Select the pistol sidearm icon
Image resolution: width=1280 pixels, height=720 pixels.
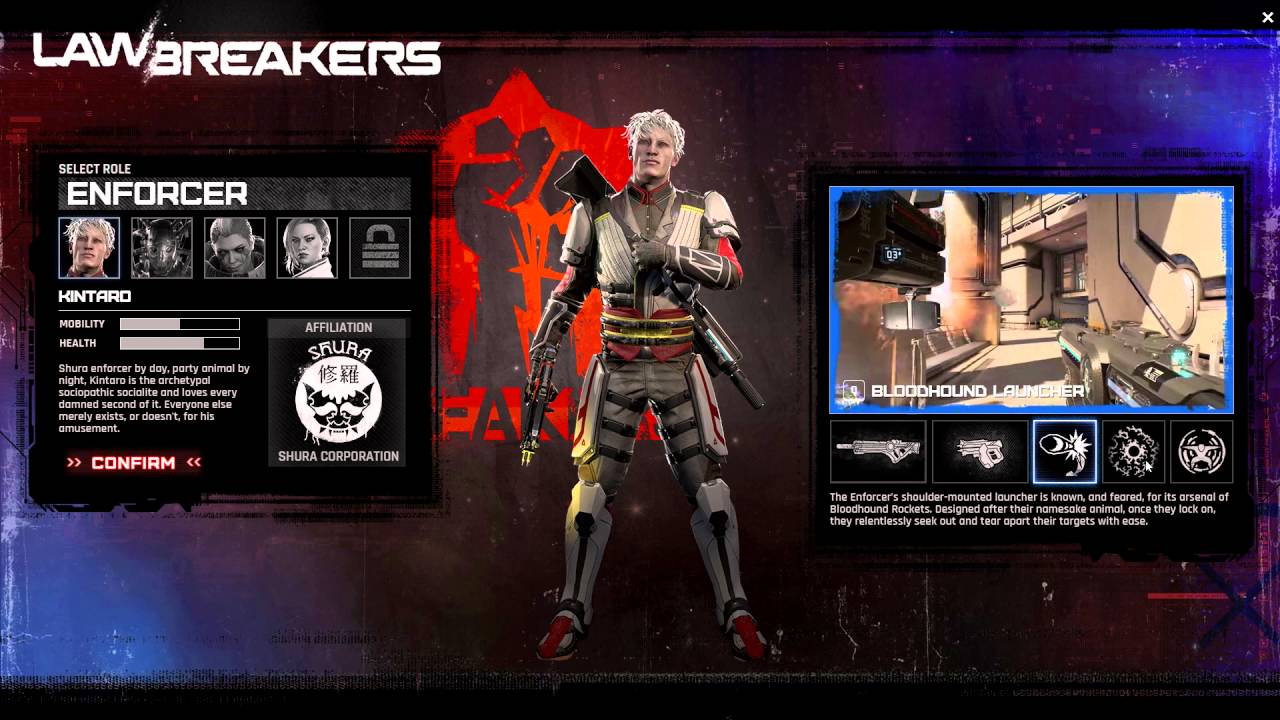tap(979, 451)
